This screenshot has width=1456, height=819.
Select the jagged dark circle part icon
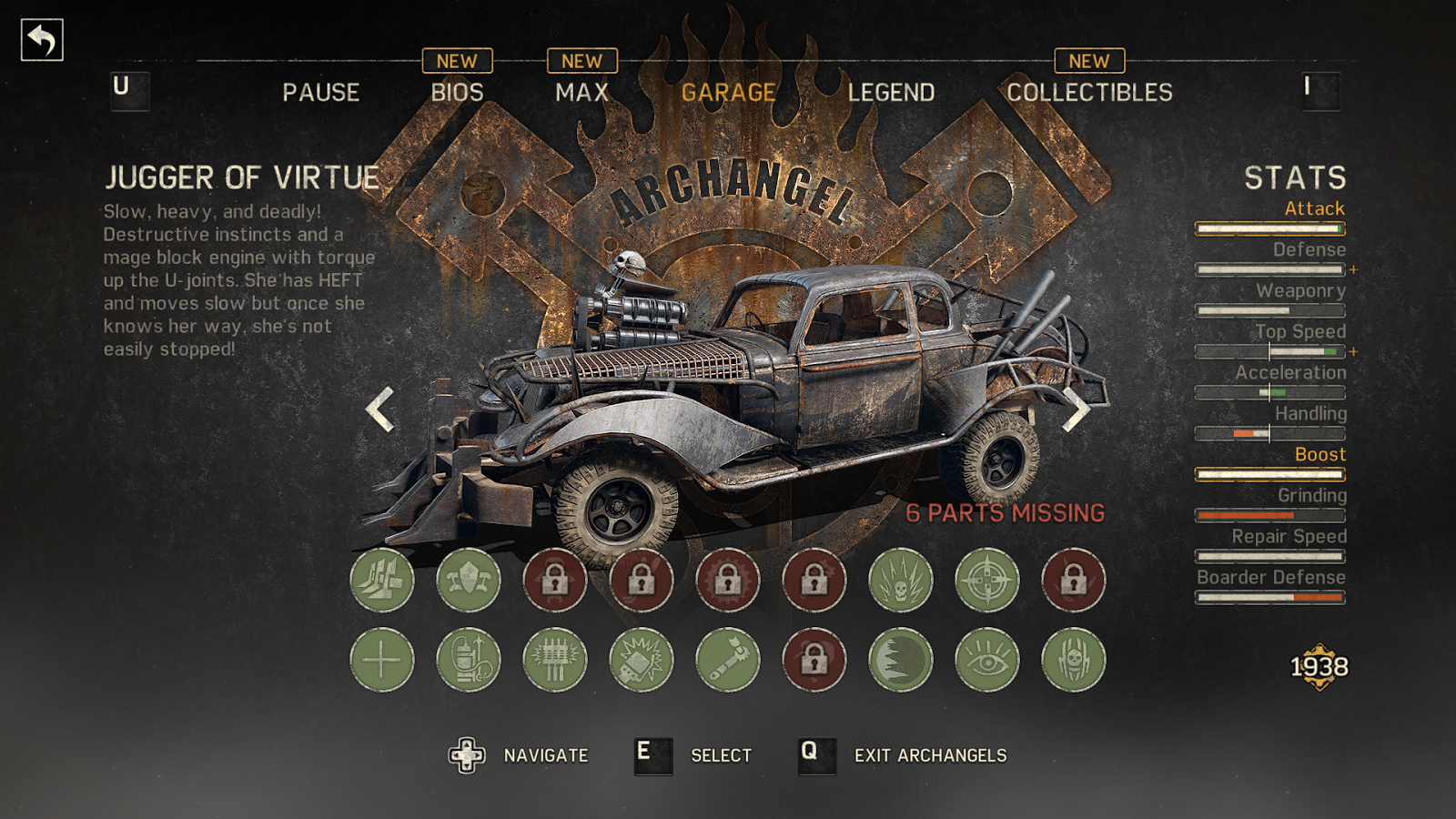pyautogui.click(x=901, y=660)
